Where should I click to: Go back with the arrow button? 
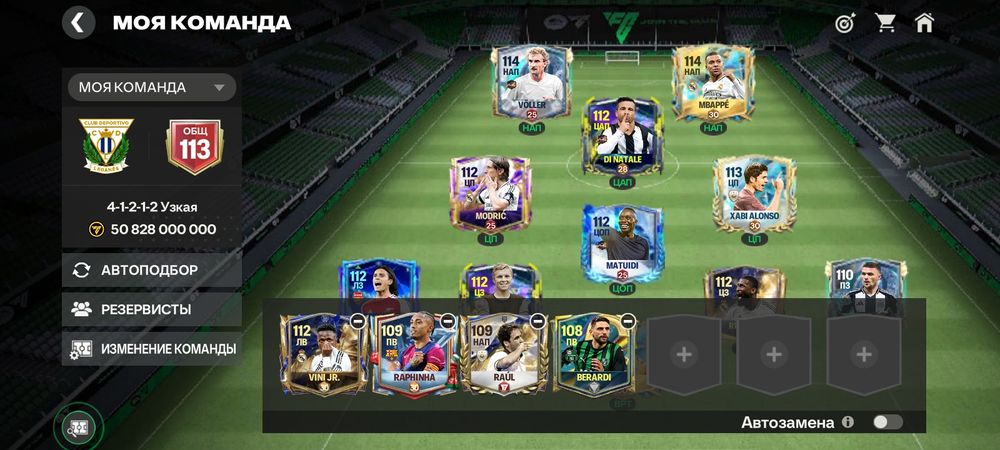click(78, 22)
